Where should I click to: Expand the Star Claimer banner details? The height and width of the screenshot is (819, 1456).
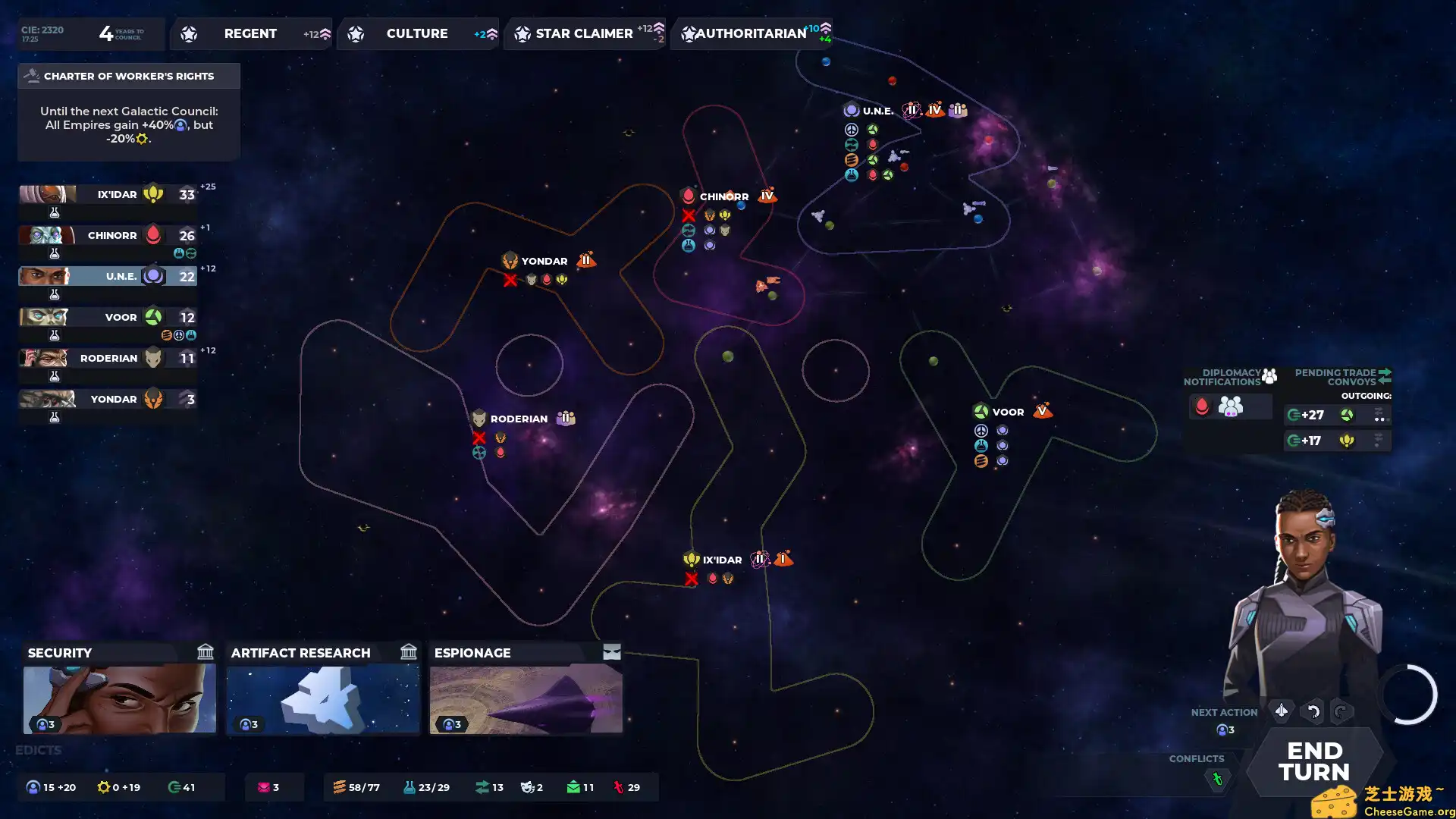click(x=584, y=33)
